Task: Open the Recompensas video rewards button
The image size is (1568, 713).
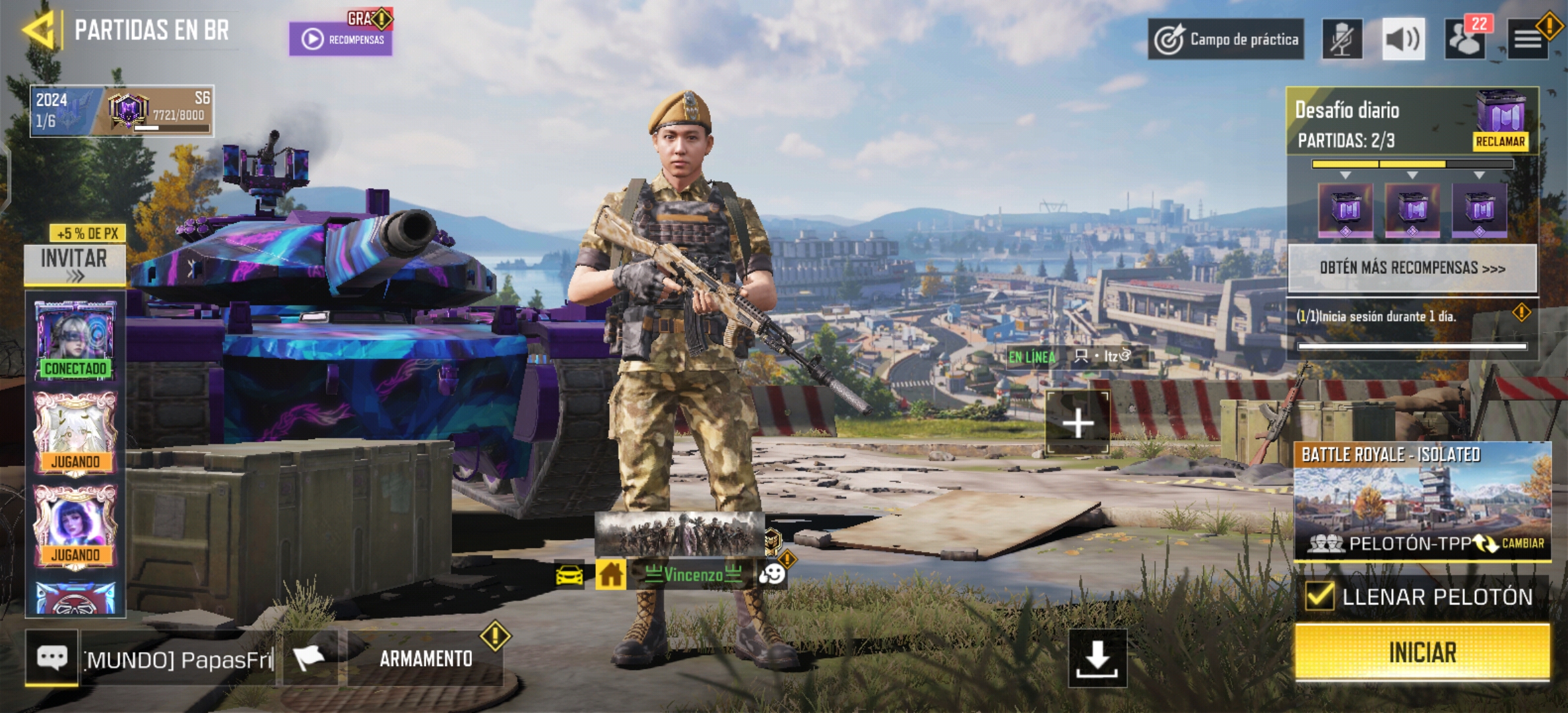Action: click(341, 39)
